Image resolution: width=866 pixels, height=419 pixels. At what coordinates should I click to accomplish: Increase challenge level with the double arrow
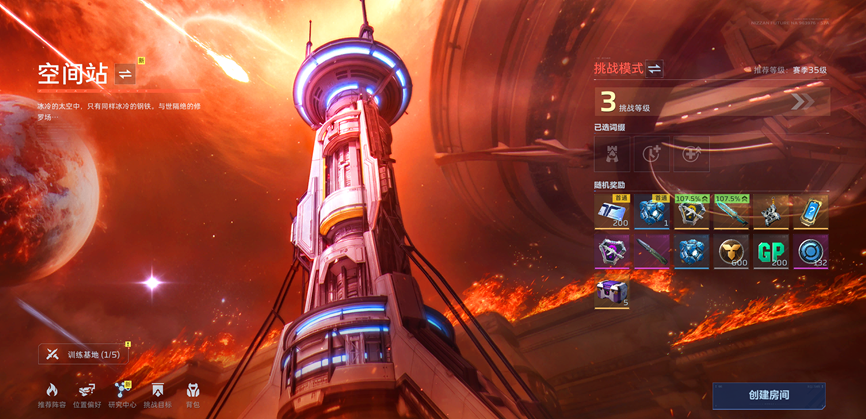(x=803, y=101)
